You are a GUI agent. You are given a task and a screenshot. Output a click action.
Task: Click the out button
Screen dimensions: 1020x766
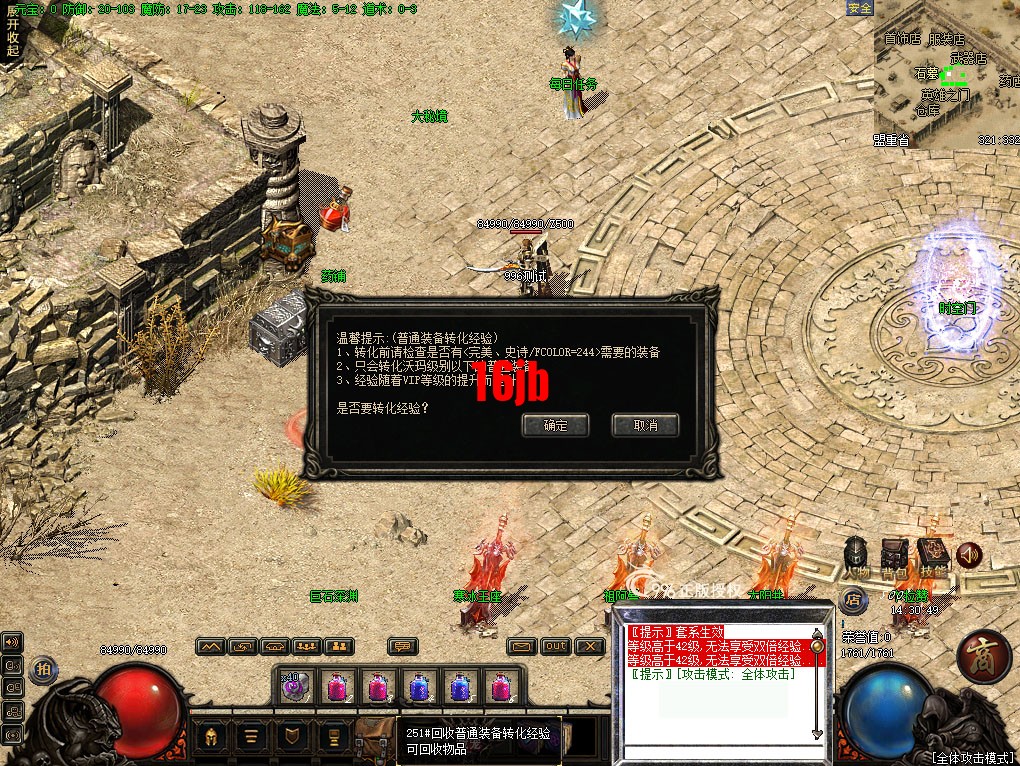[x=556, y=646]
